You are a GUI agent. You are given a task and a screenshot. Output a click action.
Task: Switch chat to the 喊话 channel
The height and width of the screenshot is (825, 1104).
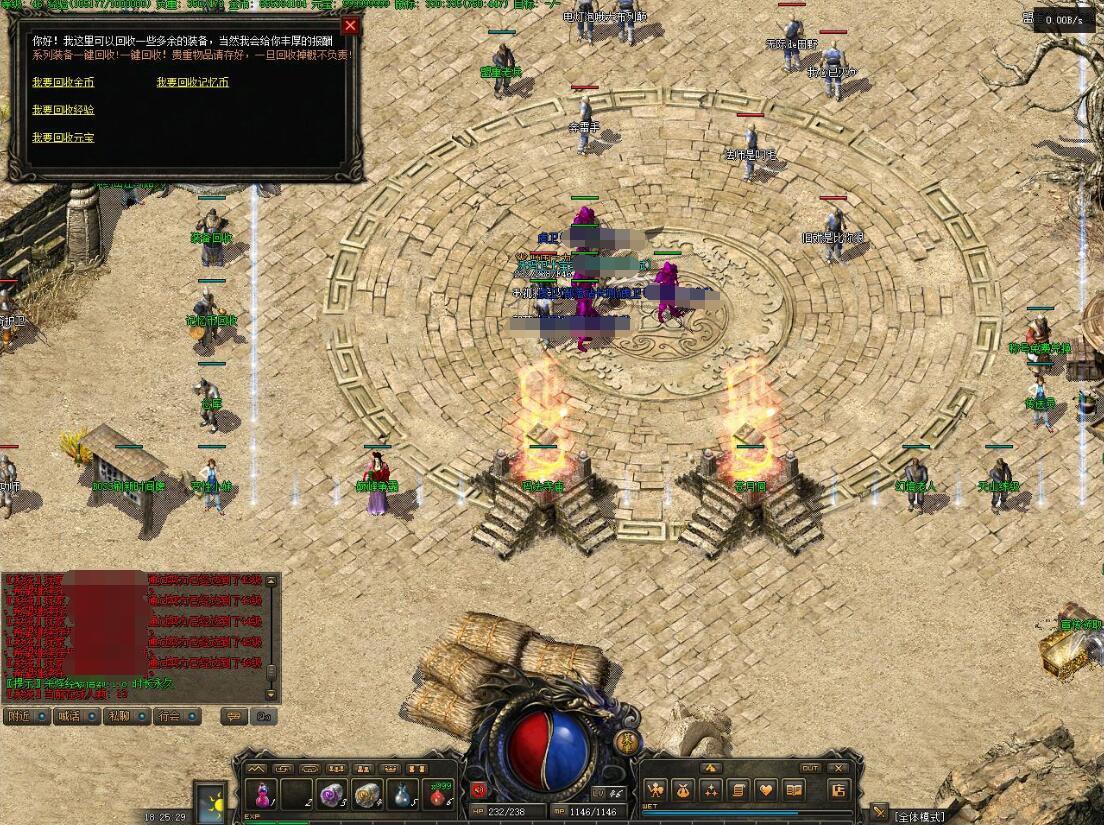pos(68,716)
